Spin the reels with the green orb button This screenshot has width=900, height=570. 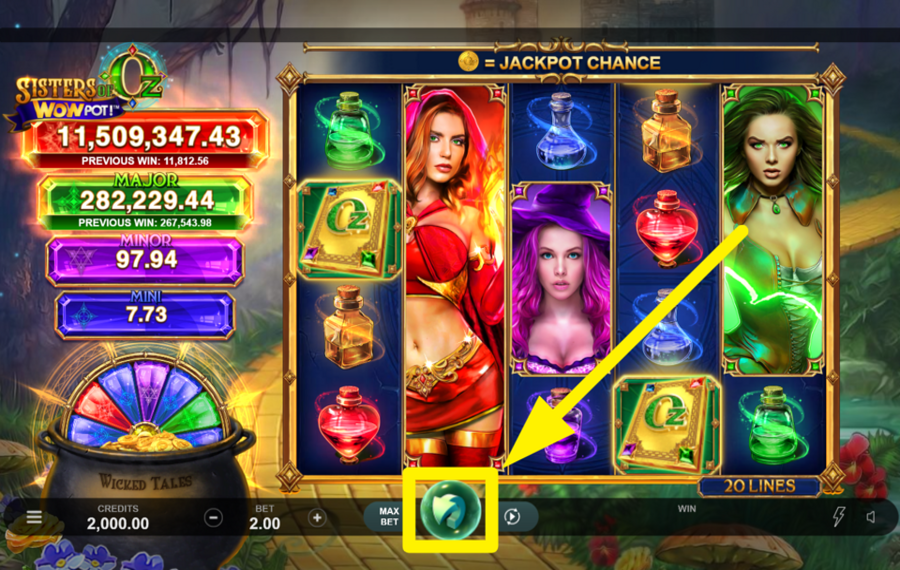pyautogui.click(x=450, y=510)
